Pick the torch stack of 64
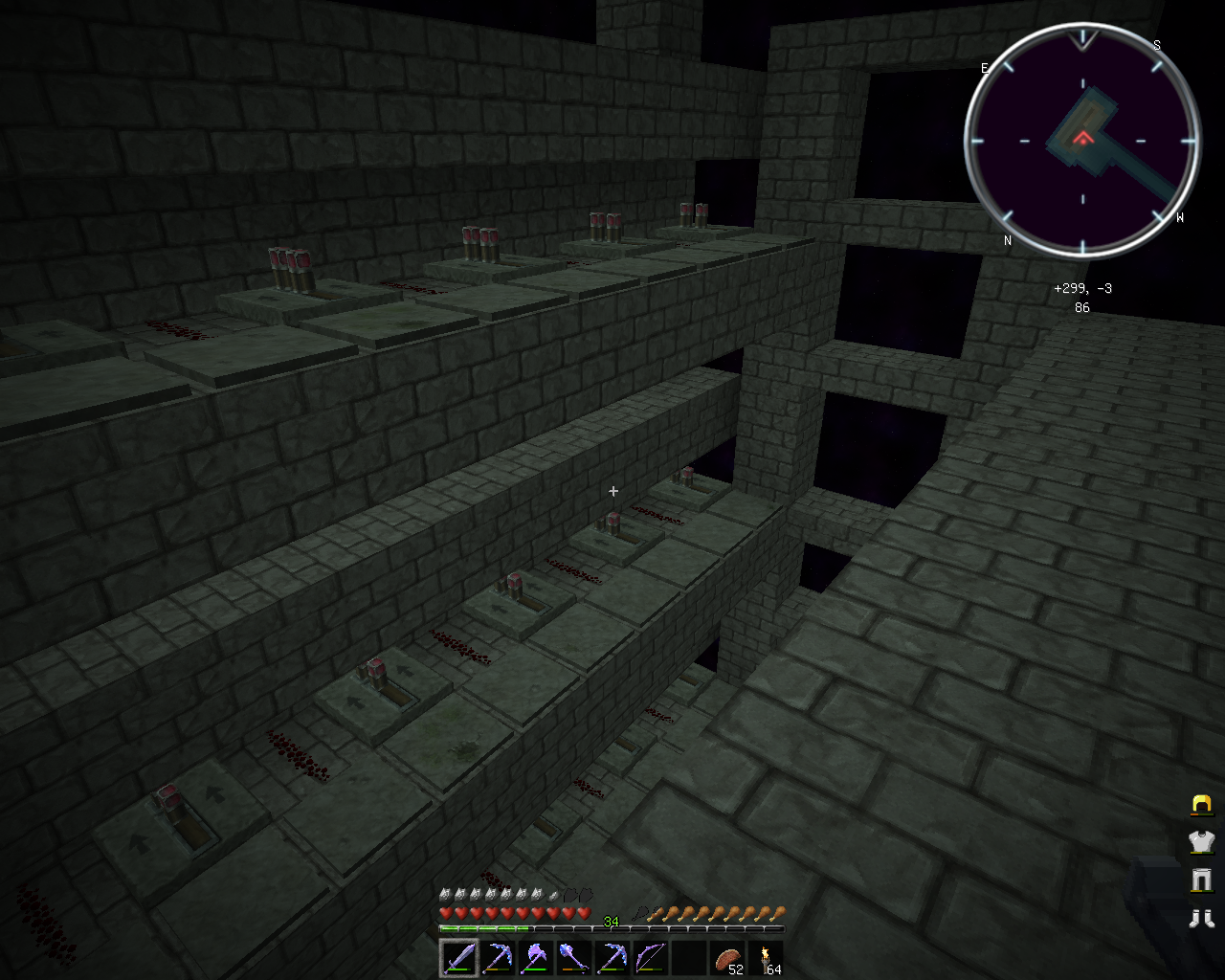This screenshot has height=980, width=1225. click(767, 957)
